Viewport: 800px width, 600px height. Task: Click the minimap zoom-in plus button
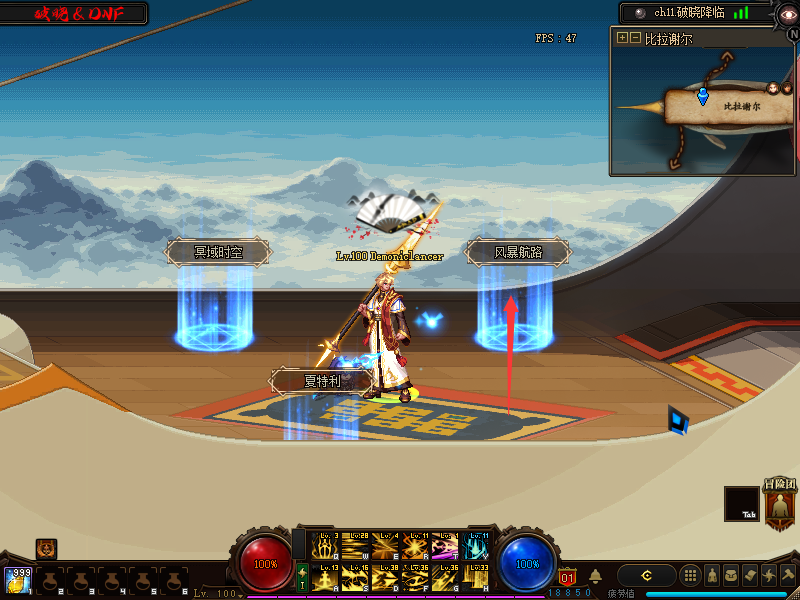pos(622,38)
